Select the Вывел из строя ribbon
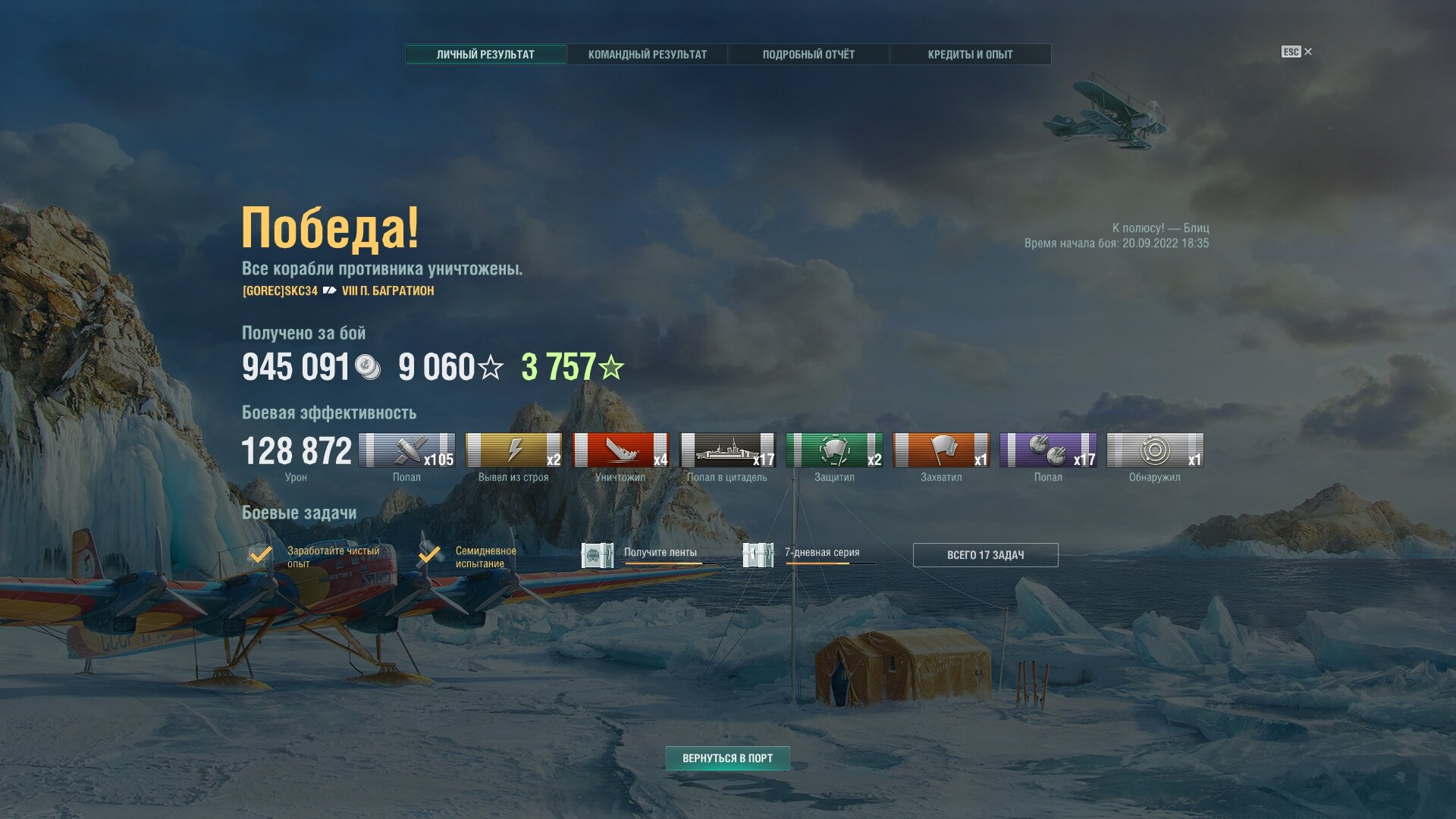The image size is (1456, 819). point(513,450)
